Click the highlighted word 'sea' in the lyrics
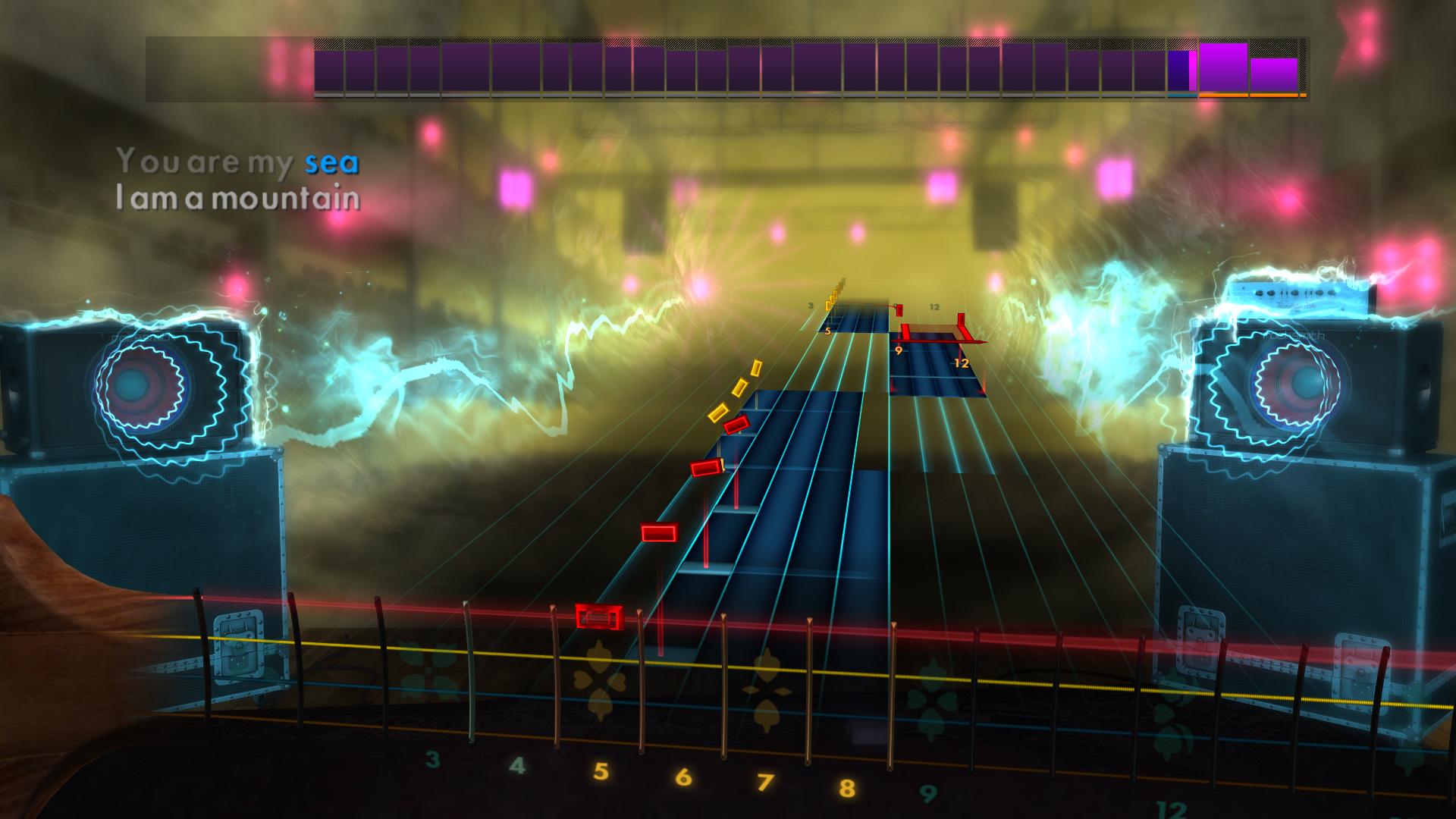1456x819 pixels. tap(331, 161)
